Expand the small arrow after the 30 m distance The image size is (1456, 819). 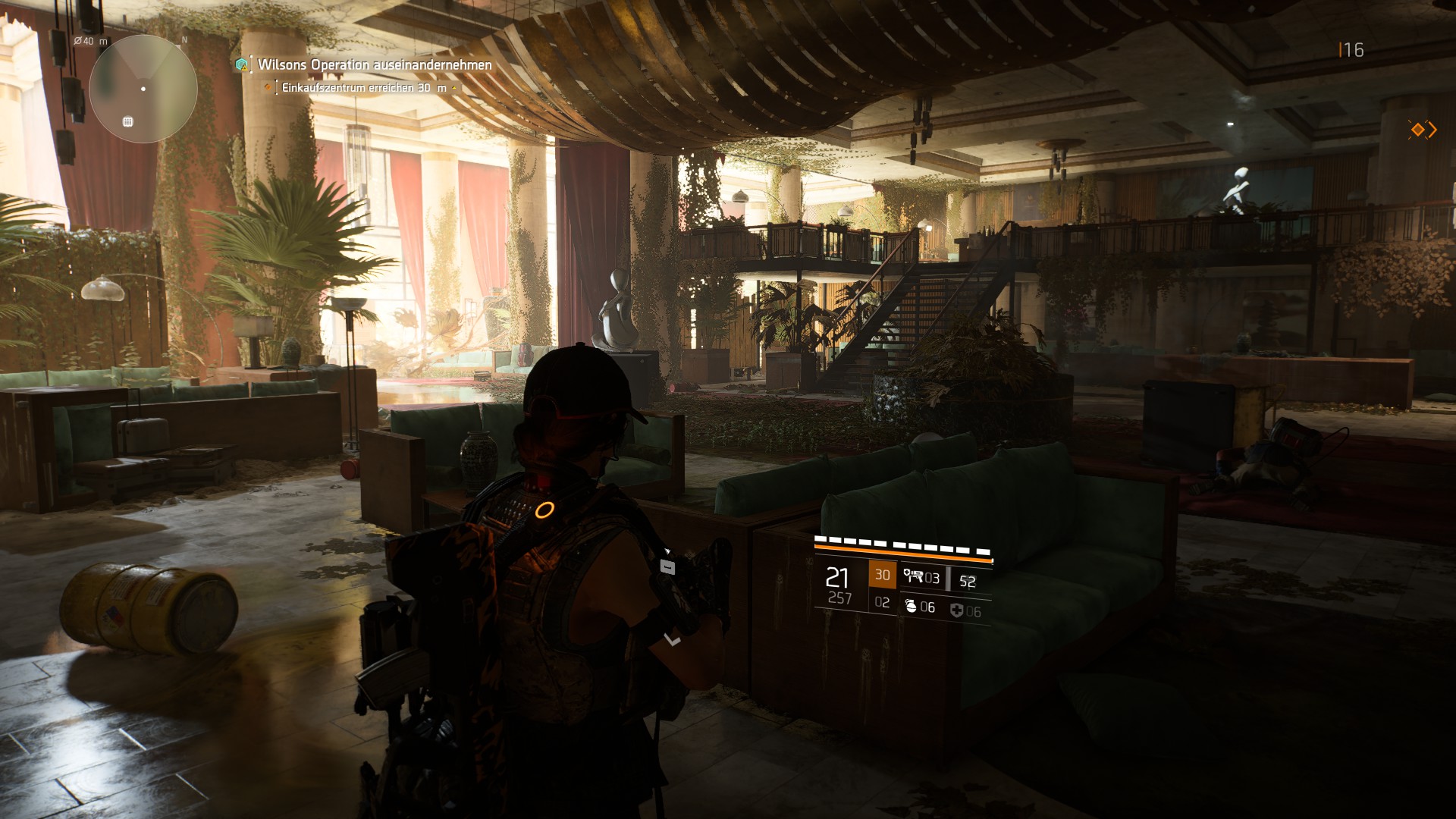(453, 87)
